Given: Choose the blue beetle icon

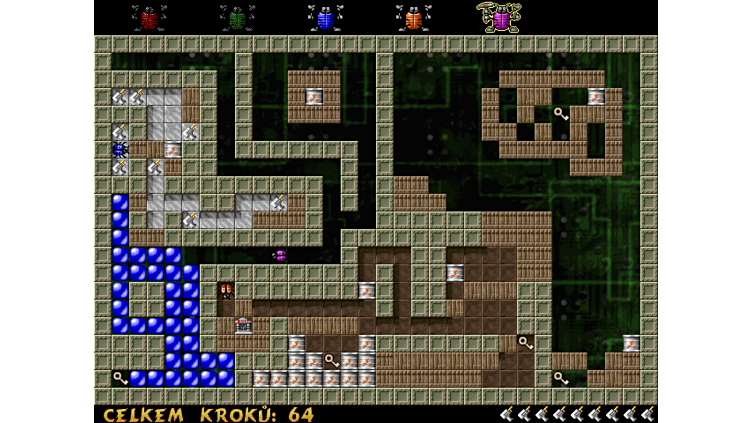Looking at the screenshot, I should (325, 17).
